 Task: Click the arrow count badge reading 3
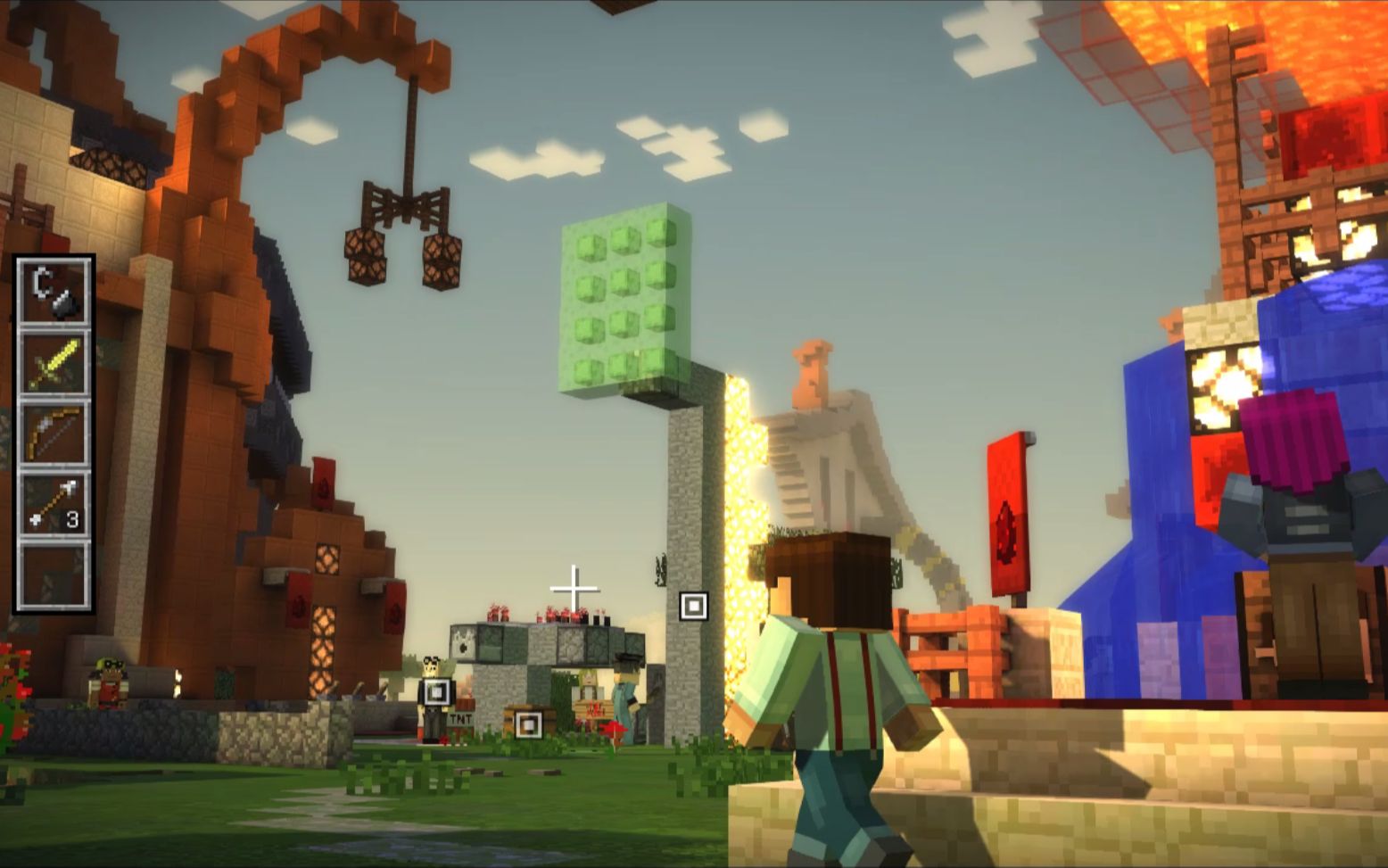(72, 520)
